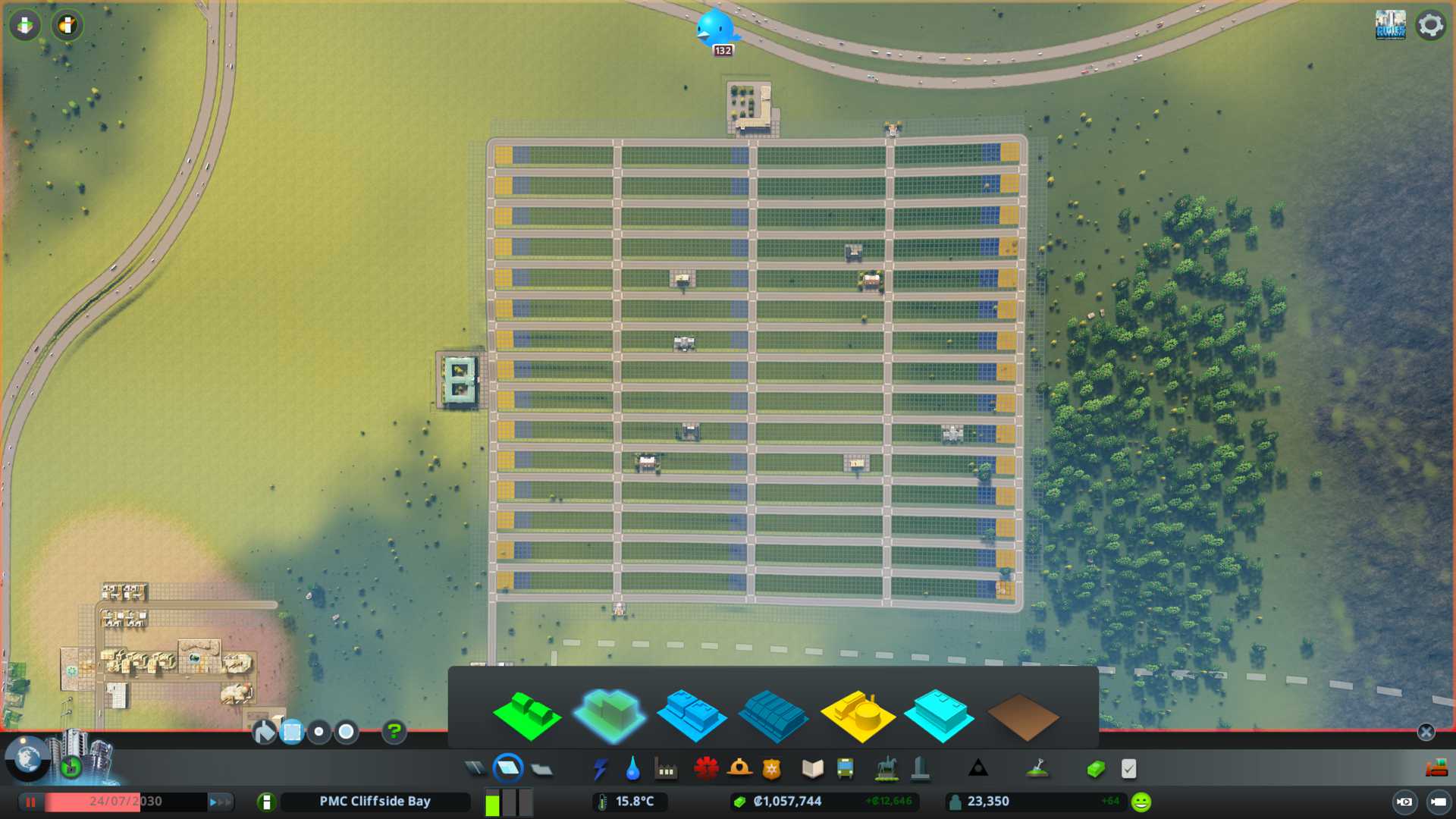1456x819 pixels.
Task: Open the Electricity build menu
Action: coord(600,769)
